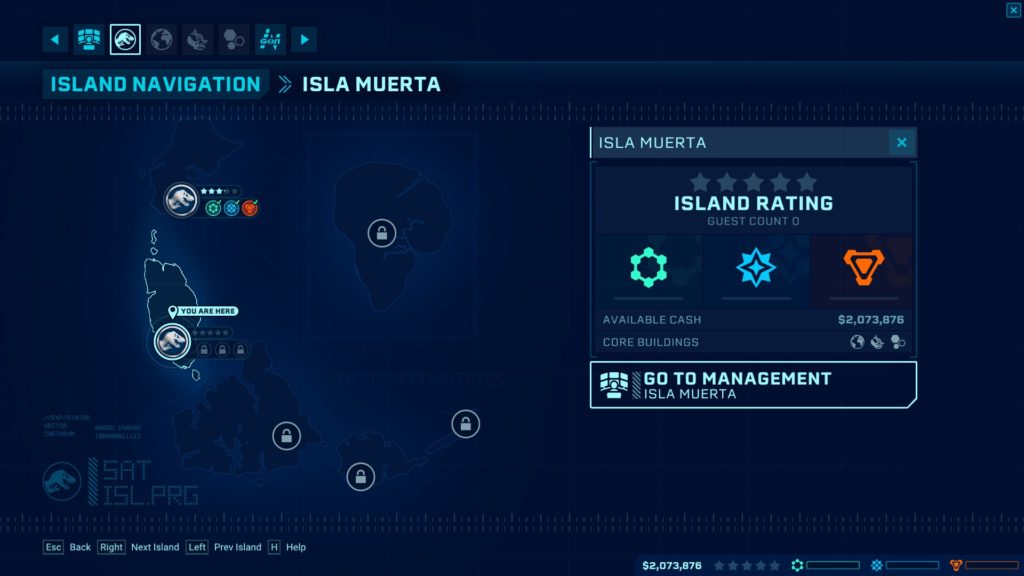The height and width of the screenshot is (576, 1024).
Task: Click the locked island farthest right on the map
Action: 465,424
